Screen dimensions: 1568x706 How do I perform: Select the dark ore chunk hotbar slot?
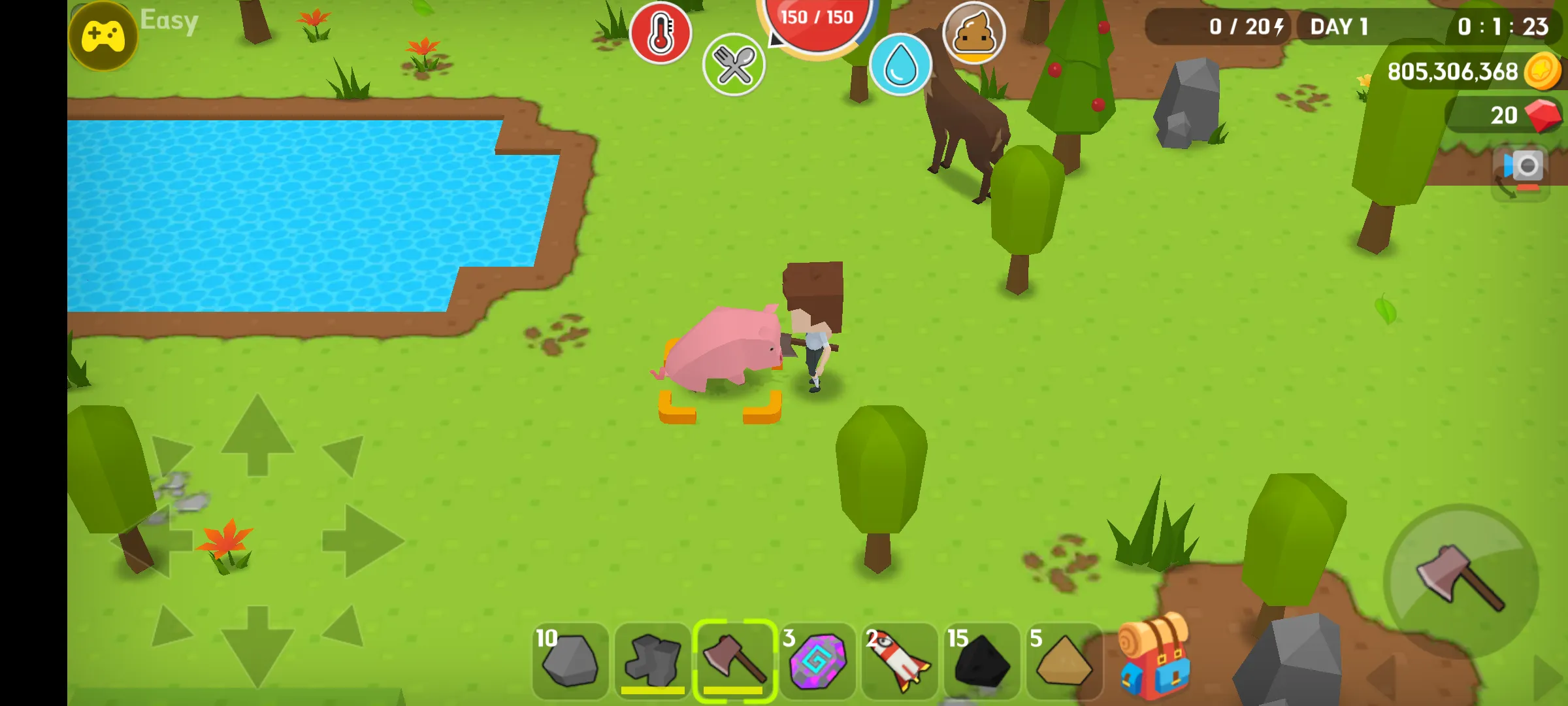pos(652,661)
